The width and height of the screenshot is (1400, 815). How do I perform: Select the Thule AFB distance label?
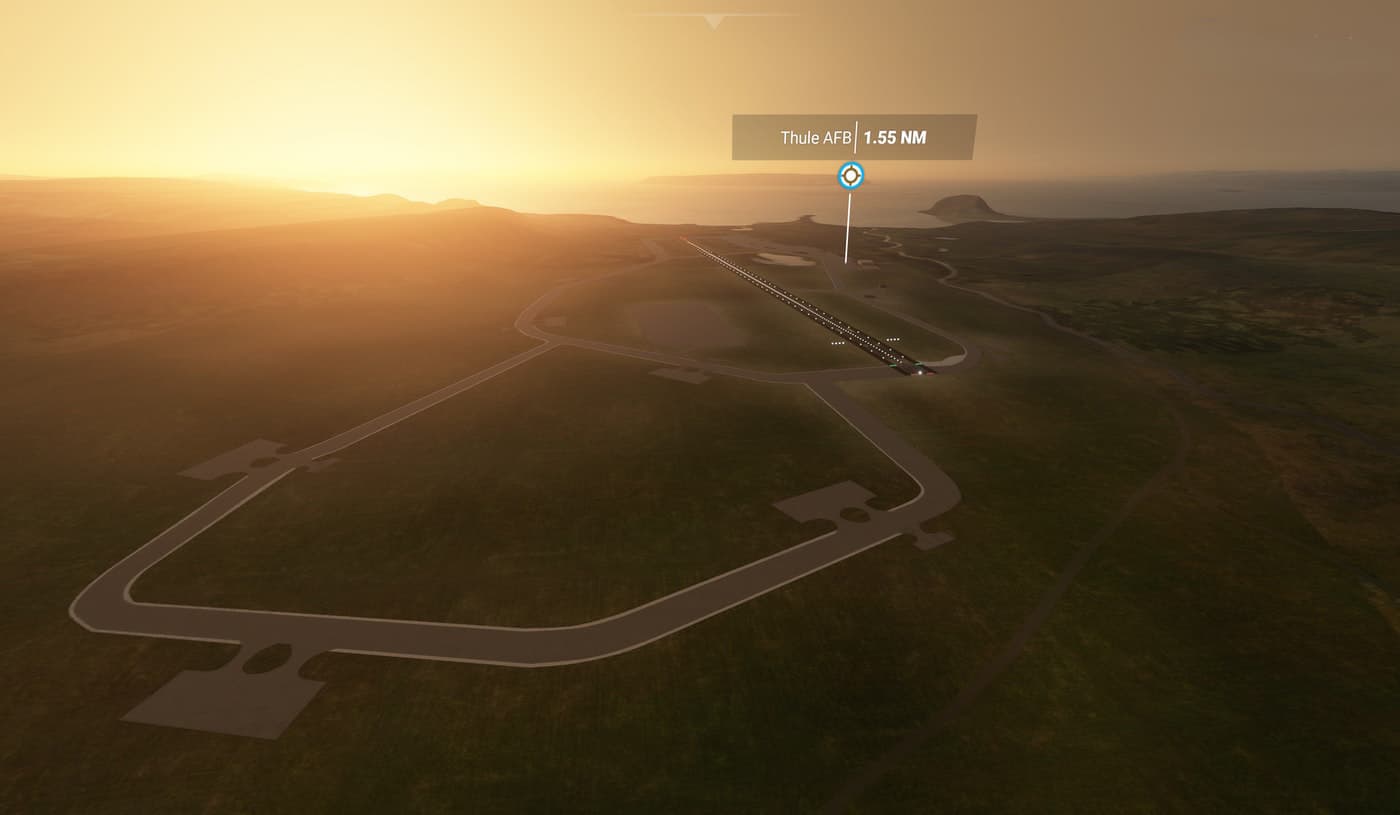pyautogui.click(x=854, y=138)
